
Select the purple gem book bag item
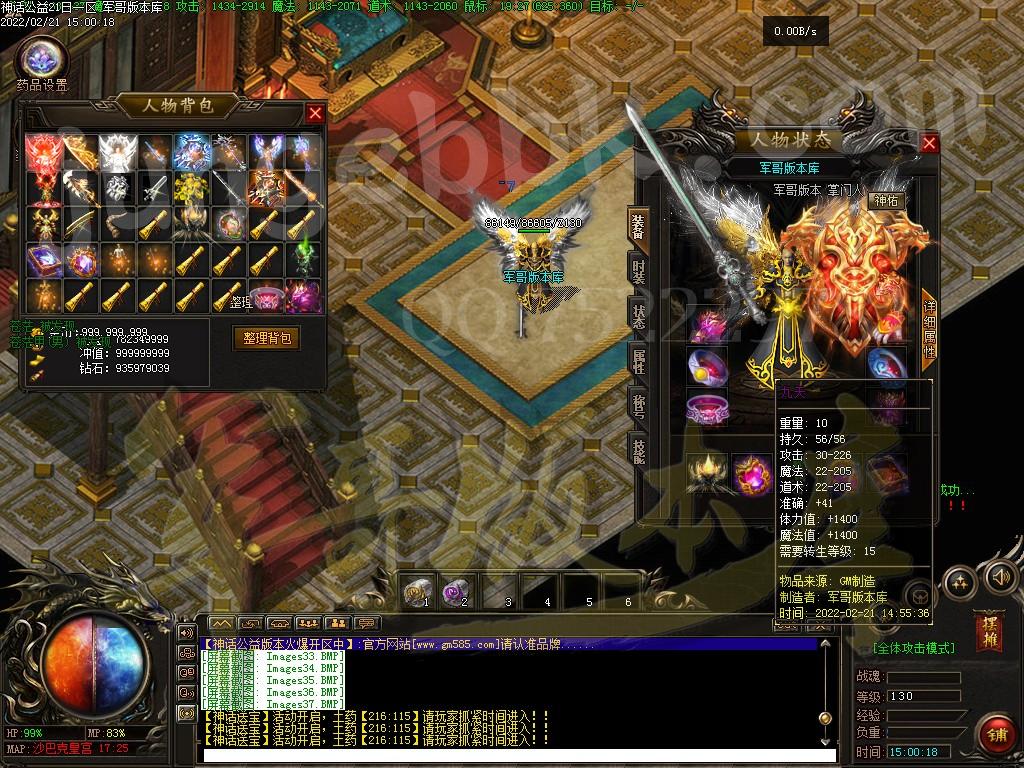click(43, 261)
